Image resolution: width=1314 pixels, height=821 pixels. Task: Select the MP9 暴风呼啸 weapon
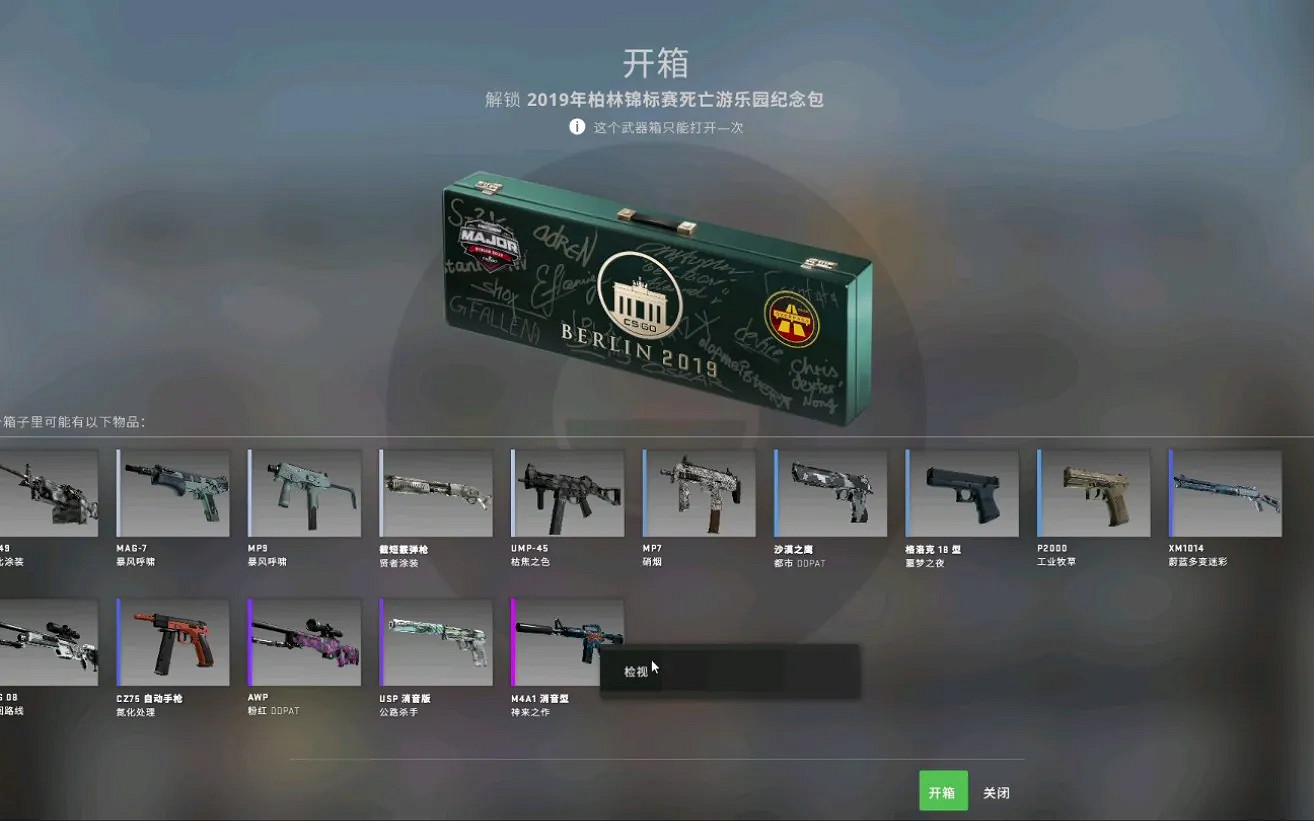(304, 492)
